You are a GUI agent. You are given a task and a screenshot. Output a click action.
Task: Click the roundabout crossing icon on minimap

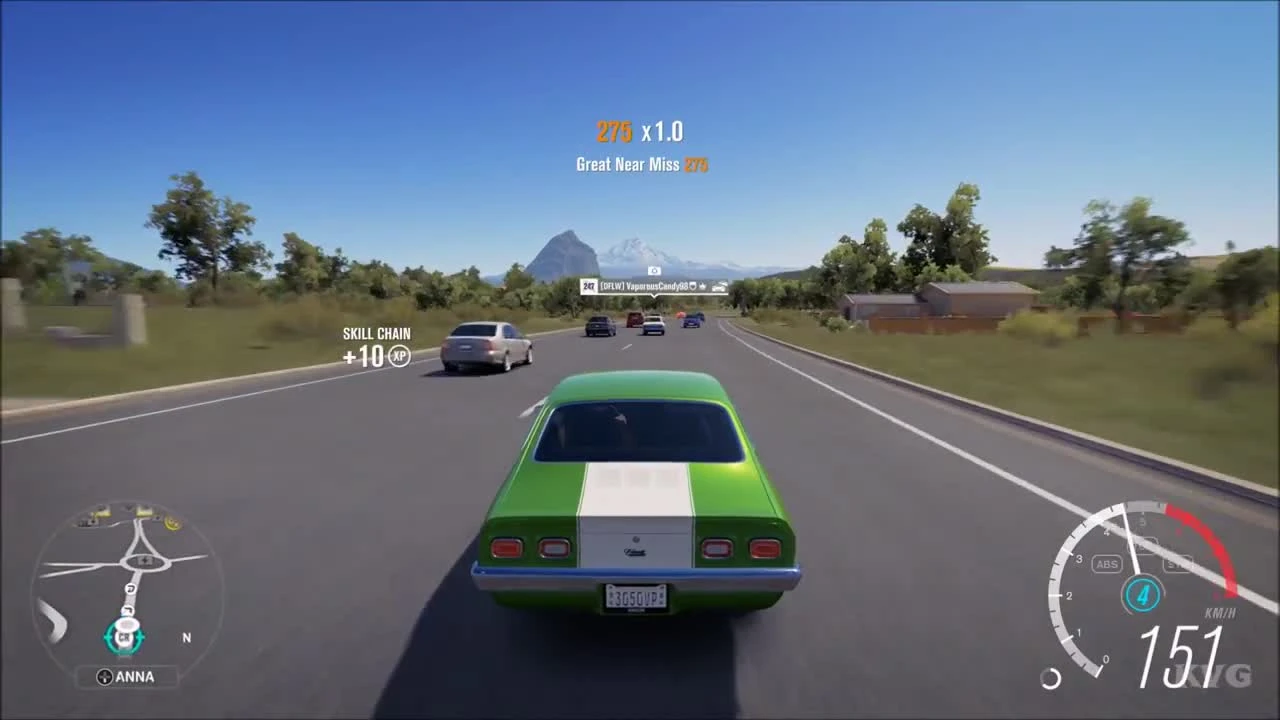(x=144, y=560)
